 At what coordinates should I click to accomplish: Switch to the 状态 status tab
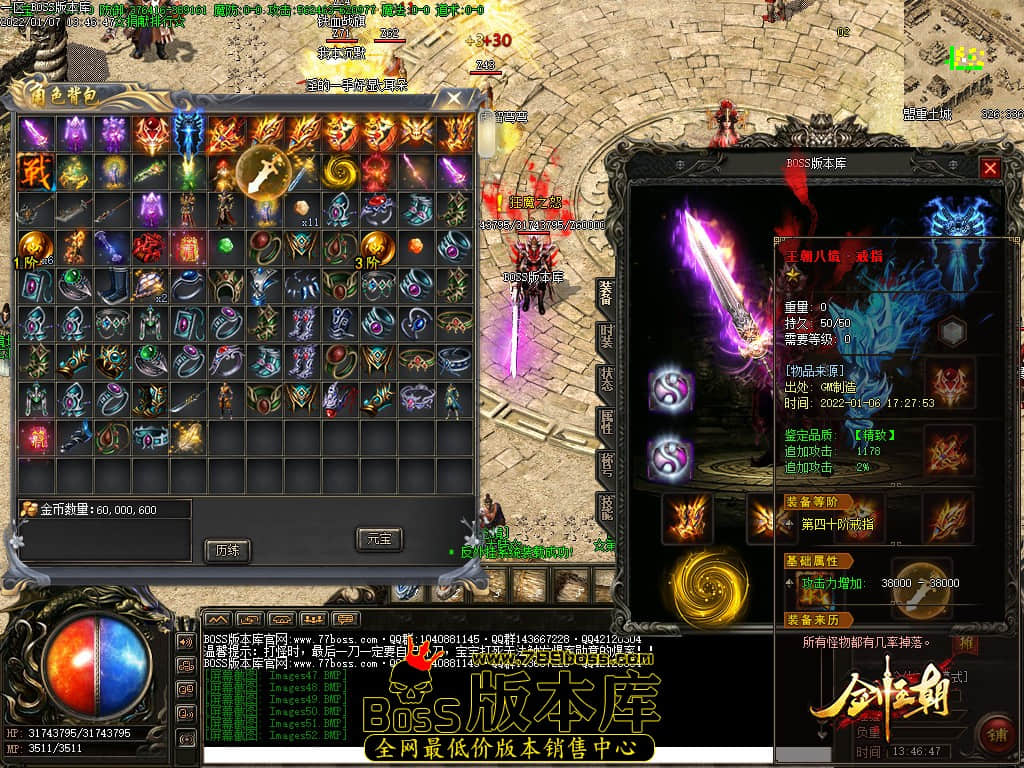[606, 379]
